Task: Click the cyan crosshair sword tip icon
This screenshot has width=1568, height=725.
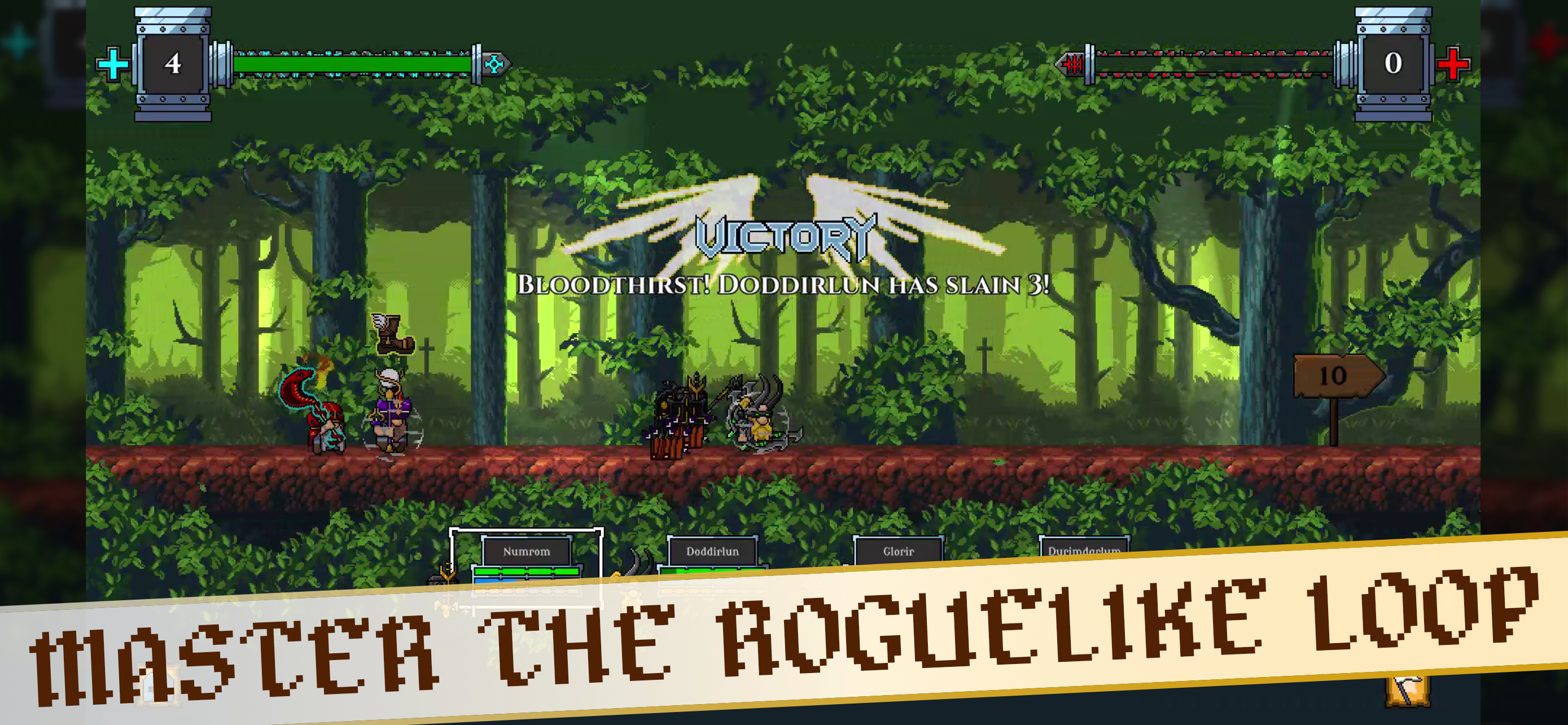Action: point(495,63)
